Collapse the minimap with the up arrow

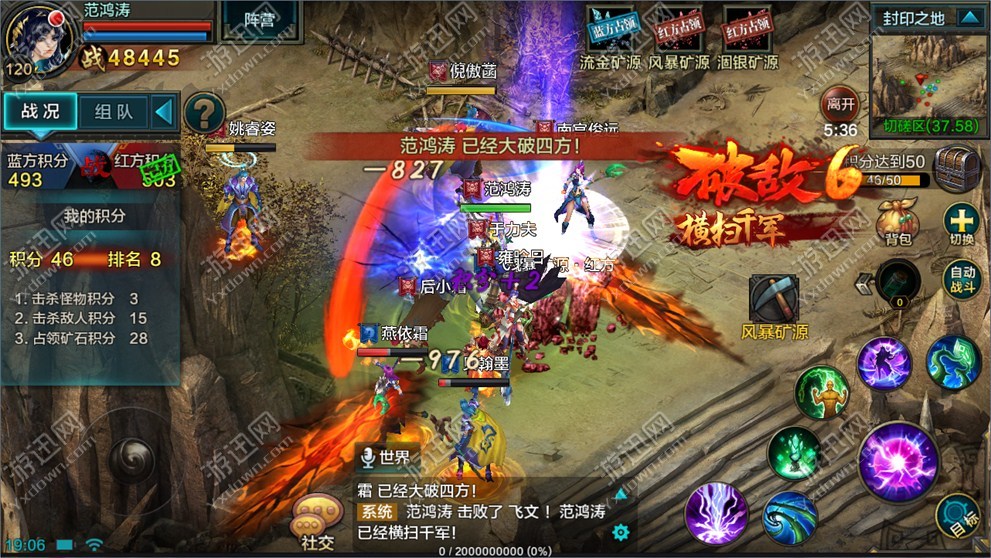(968, 17)
